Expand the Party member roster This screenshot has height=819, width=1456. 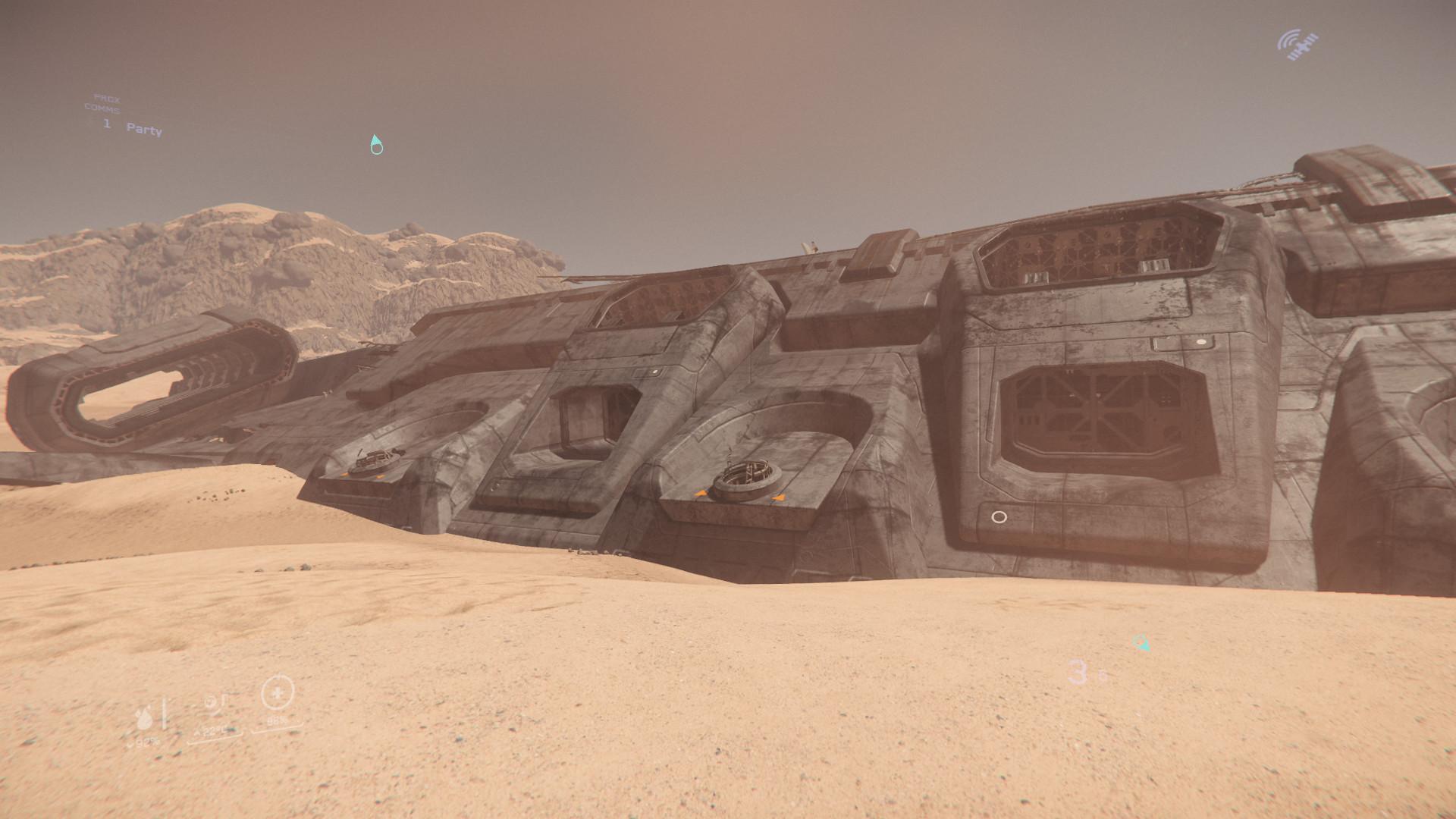145,130
